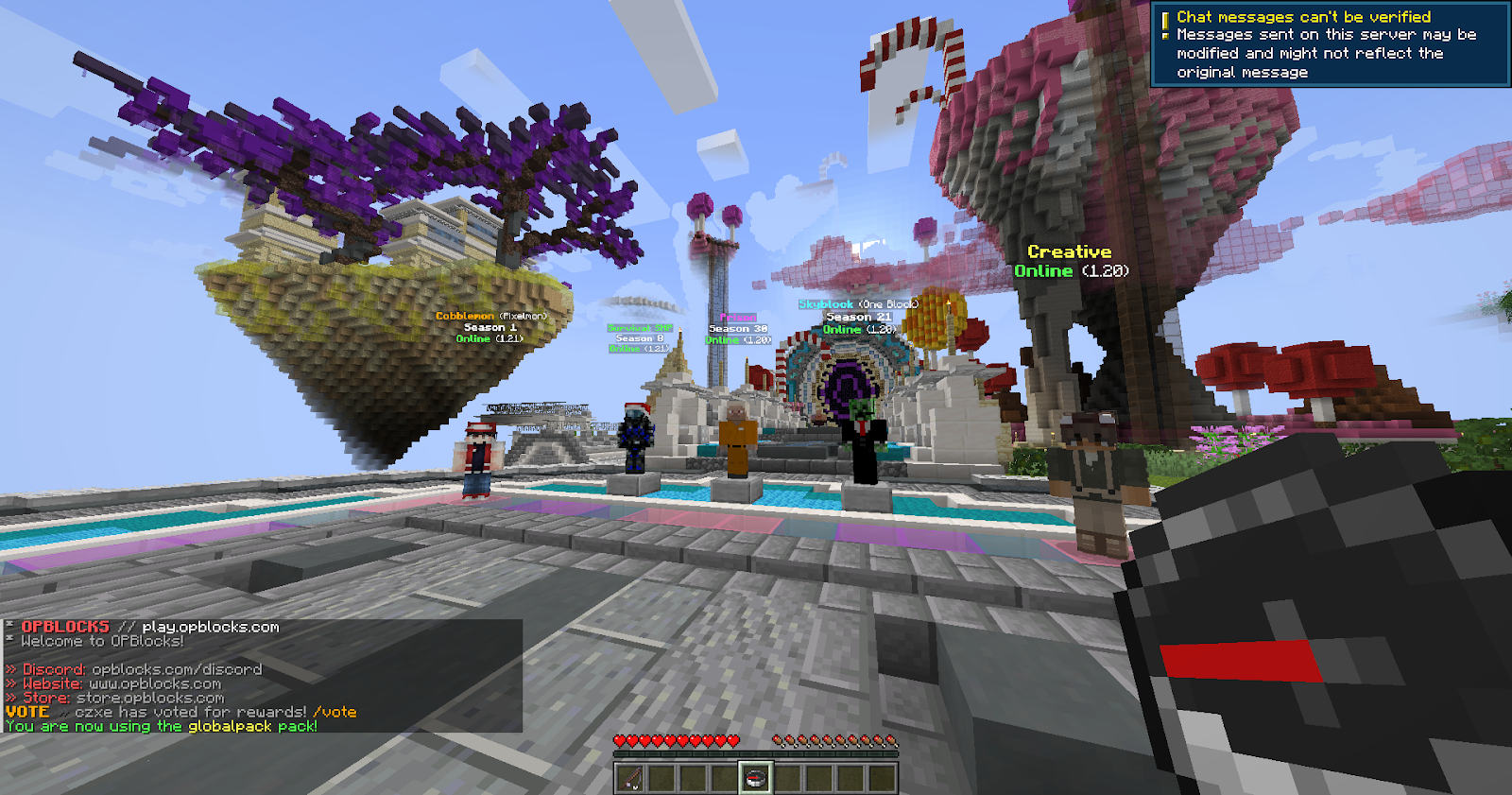Select the fishing rod in the hotbar

click(x=628, y=776)
